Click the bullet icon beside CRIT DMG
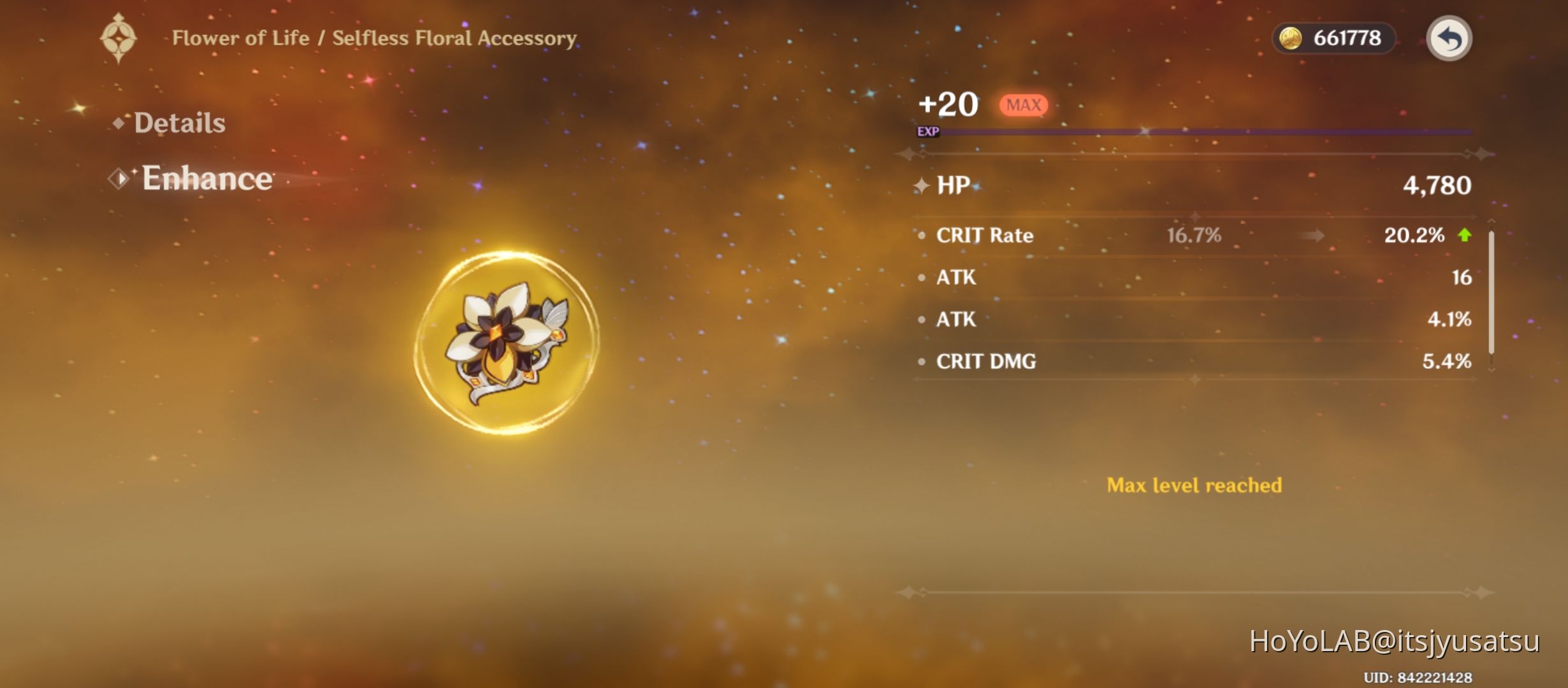This screenshot has height=688, width=1568. tap(920, 362)
